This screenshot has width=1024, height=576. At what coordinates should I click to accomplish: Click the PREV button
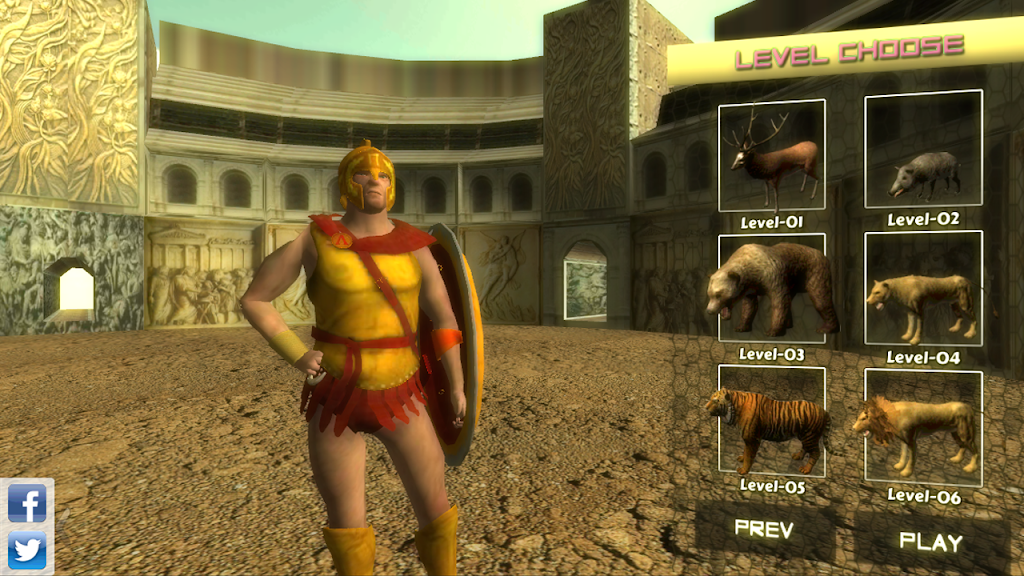click(763, 528)
